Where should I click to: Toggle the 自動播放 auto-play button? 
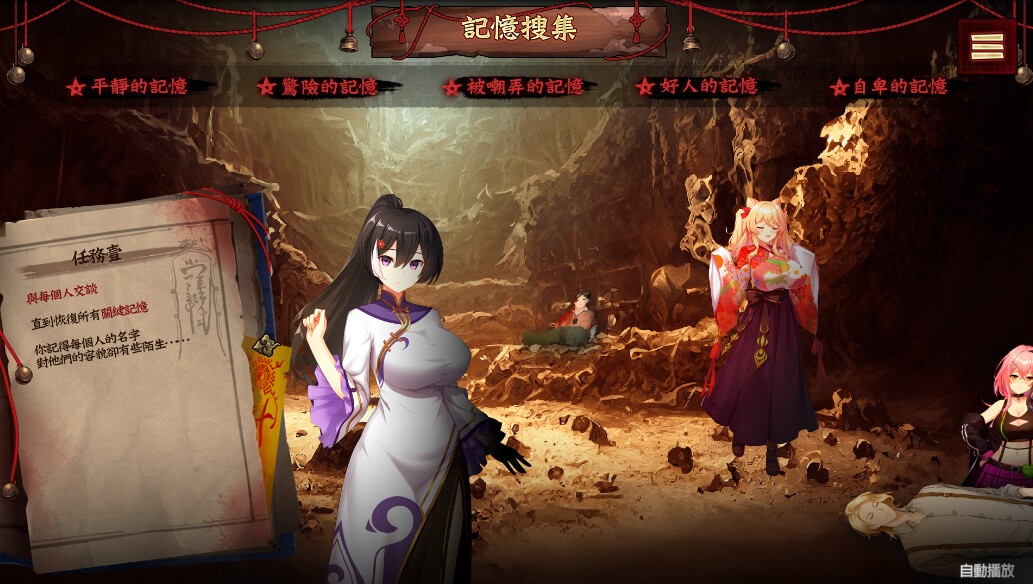(x=987, y=571)
